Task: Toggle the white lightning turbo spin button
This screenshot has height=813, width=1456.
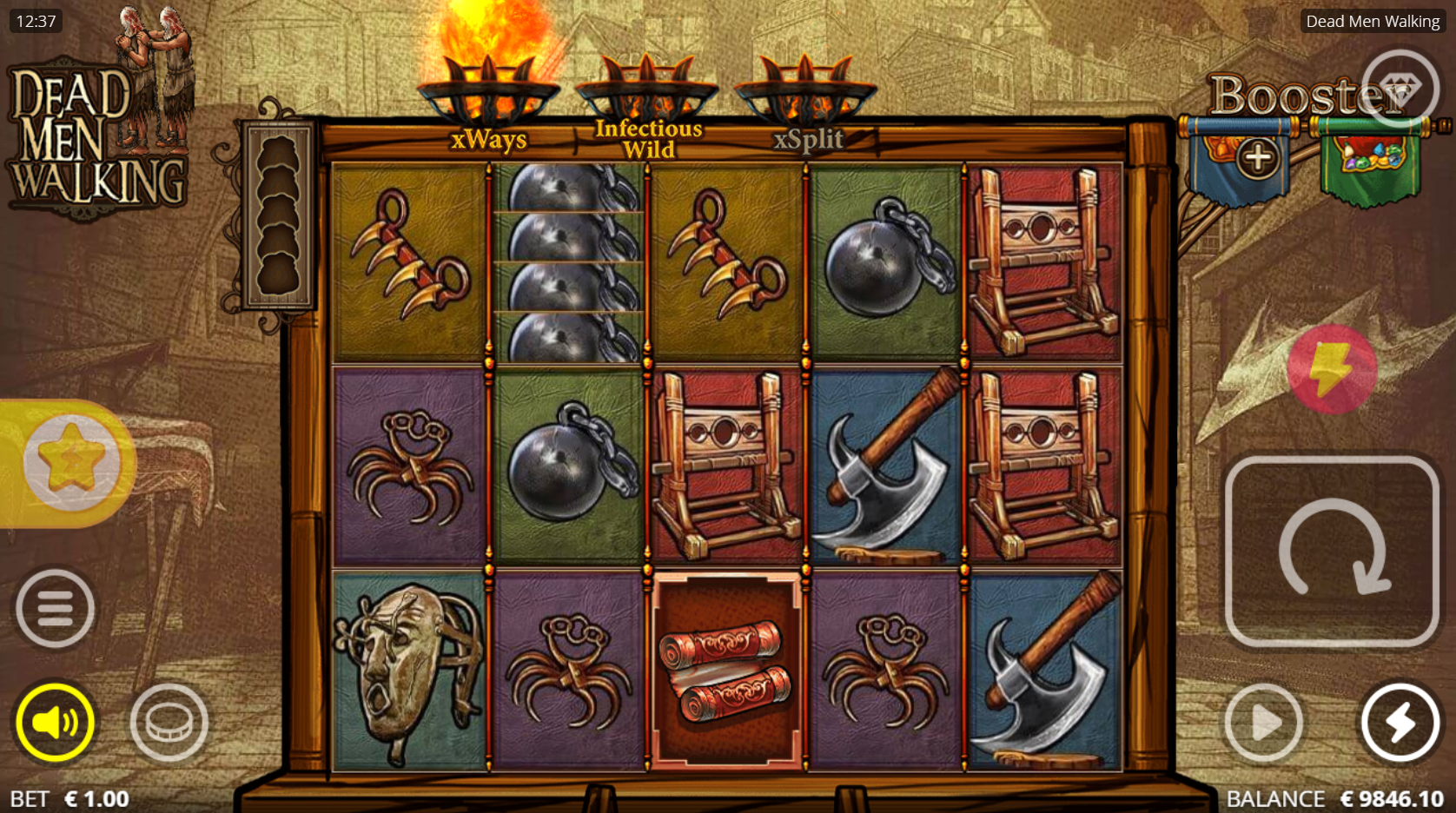Action: pos(1400,722)
